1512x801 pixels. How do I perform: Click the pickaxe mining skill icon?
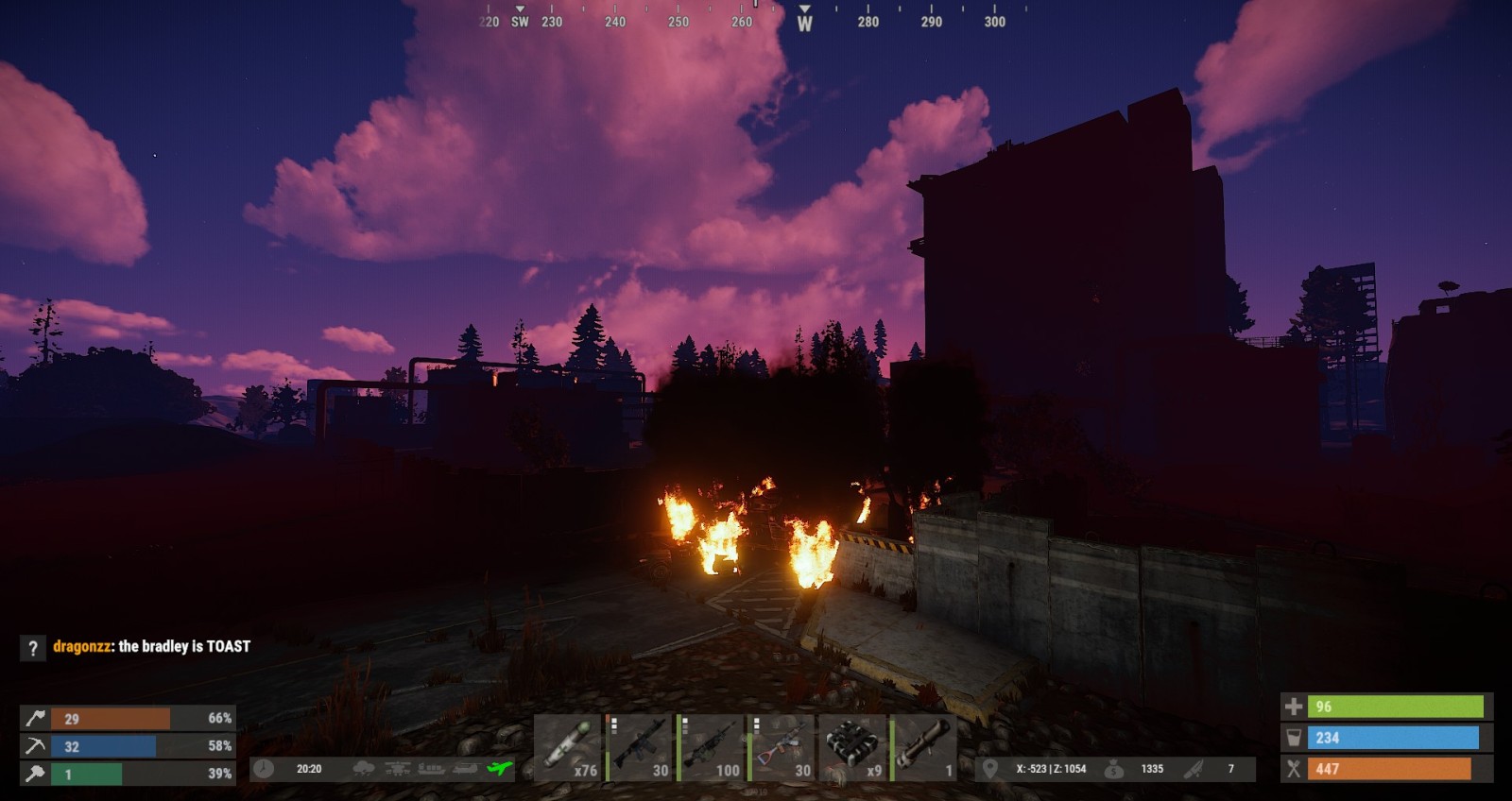35,746
